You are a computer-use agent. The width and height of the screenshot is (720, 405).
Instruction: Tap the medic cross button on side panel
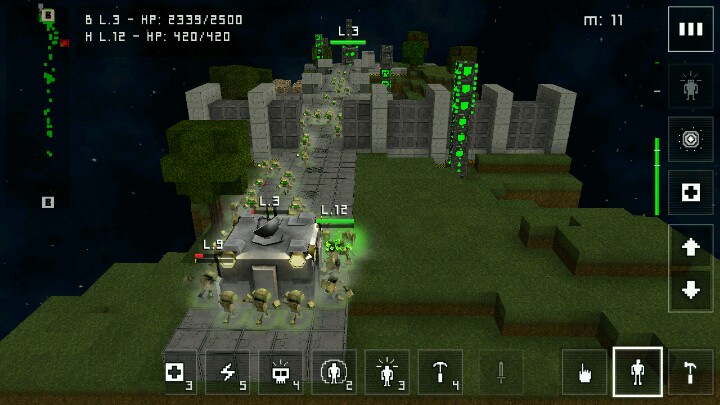[690, 192]
